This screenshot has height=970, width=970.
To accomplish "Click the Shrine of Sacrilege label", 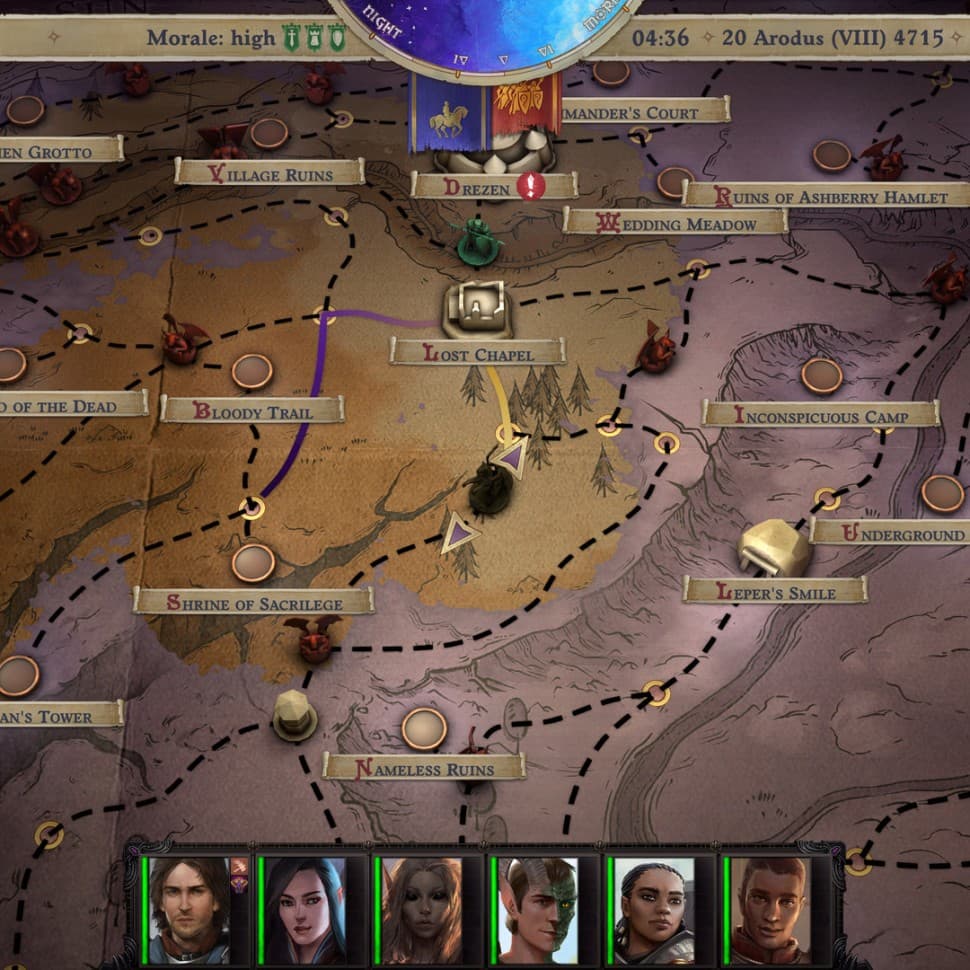I will tap(253, 602).
